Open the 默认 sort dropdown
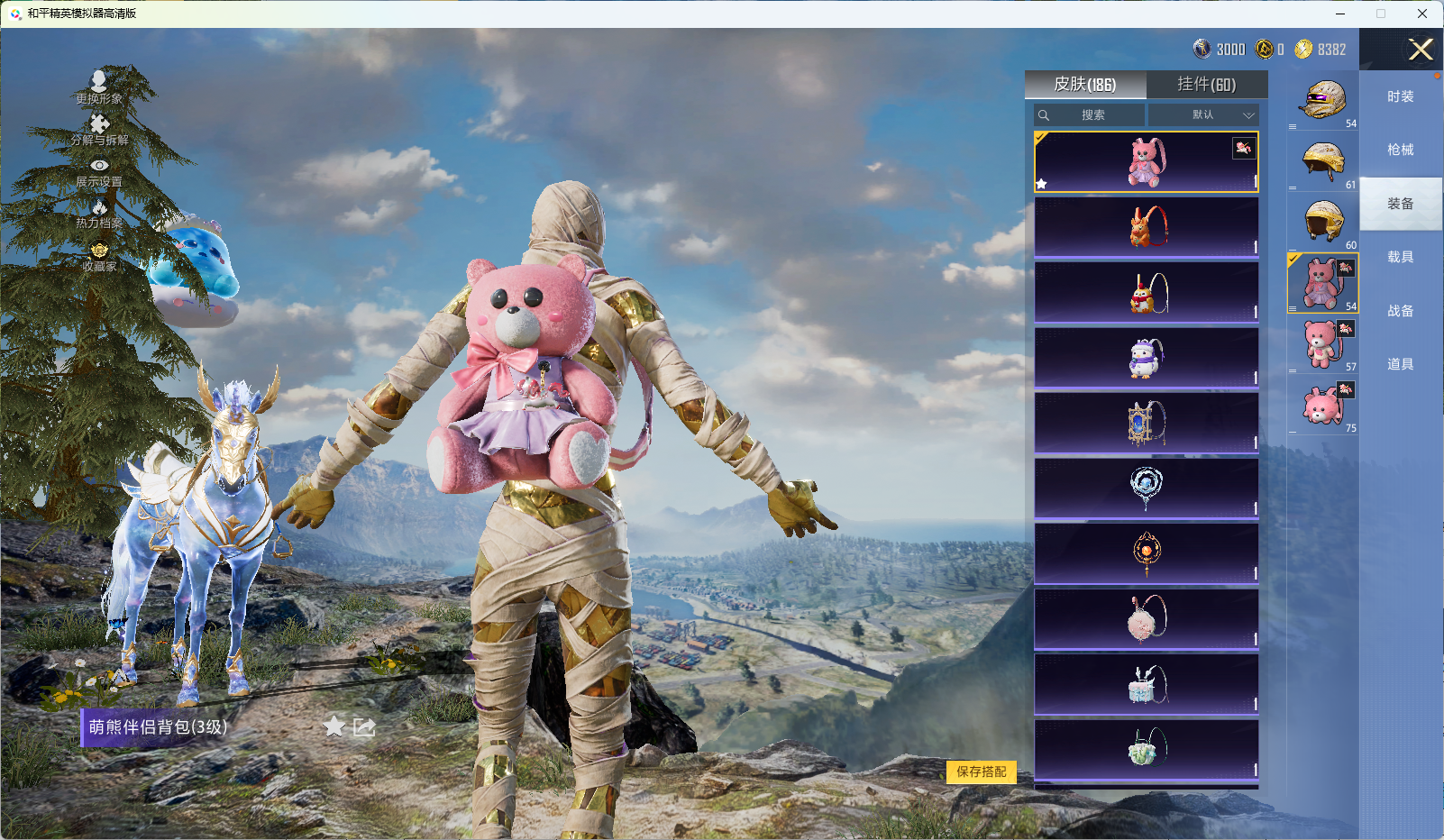Viewport: 1444px width, 840px height. 1202,115
